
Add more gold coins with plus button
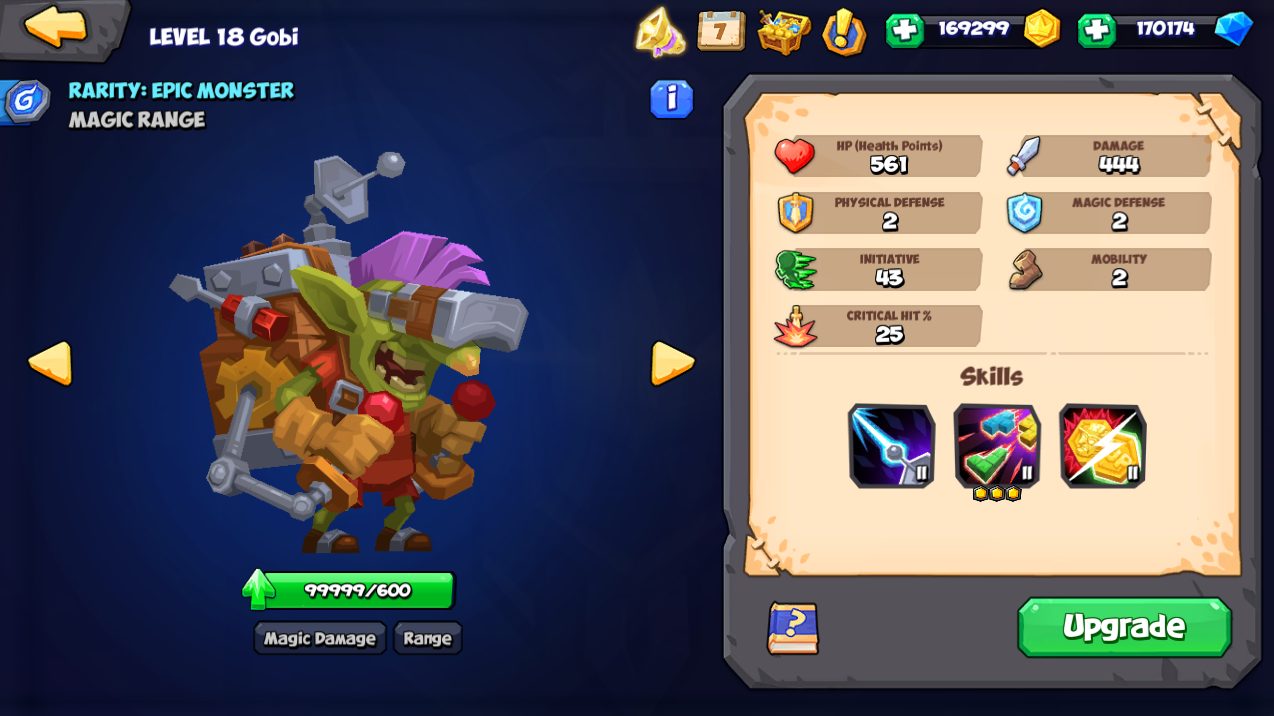click(x=904, y=30)
